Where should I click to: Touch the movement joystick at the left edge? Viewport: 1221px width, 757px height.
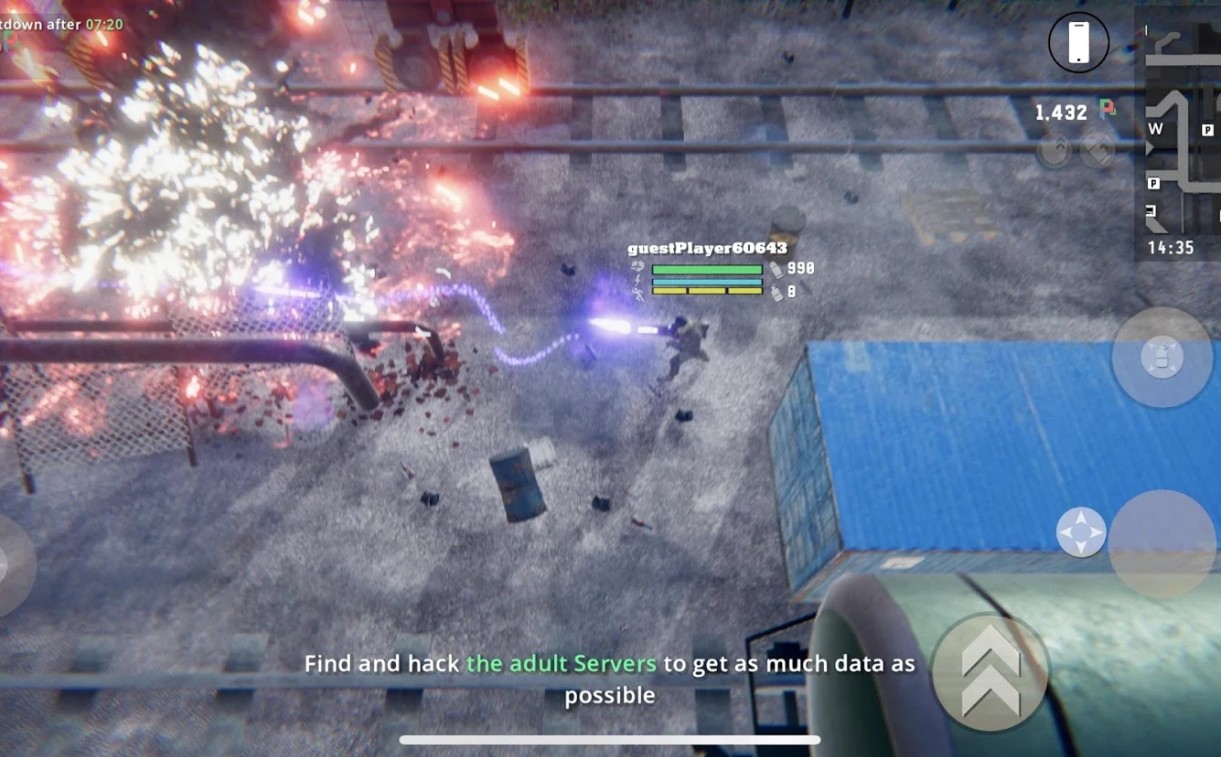click(x=12, y=565)
